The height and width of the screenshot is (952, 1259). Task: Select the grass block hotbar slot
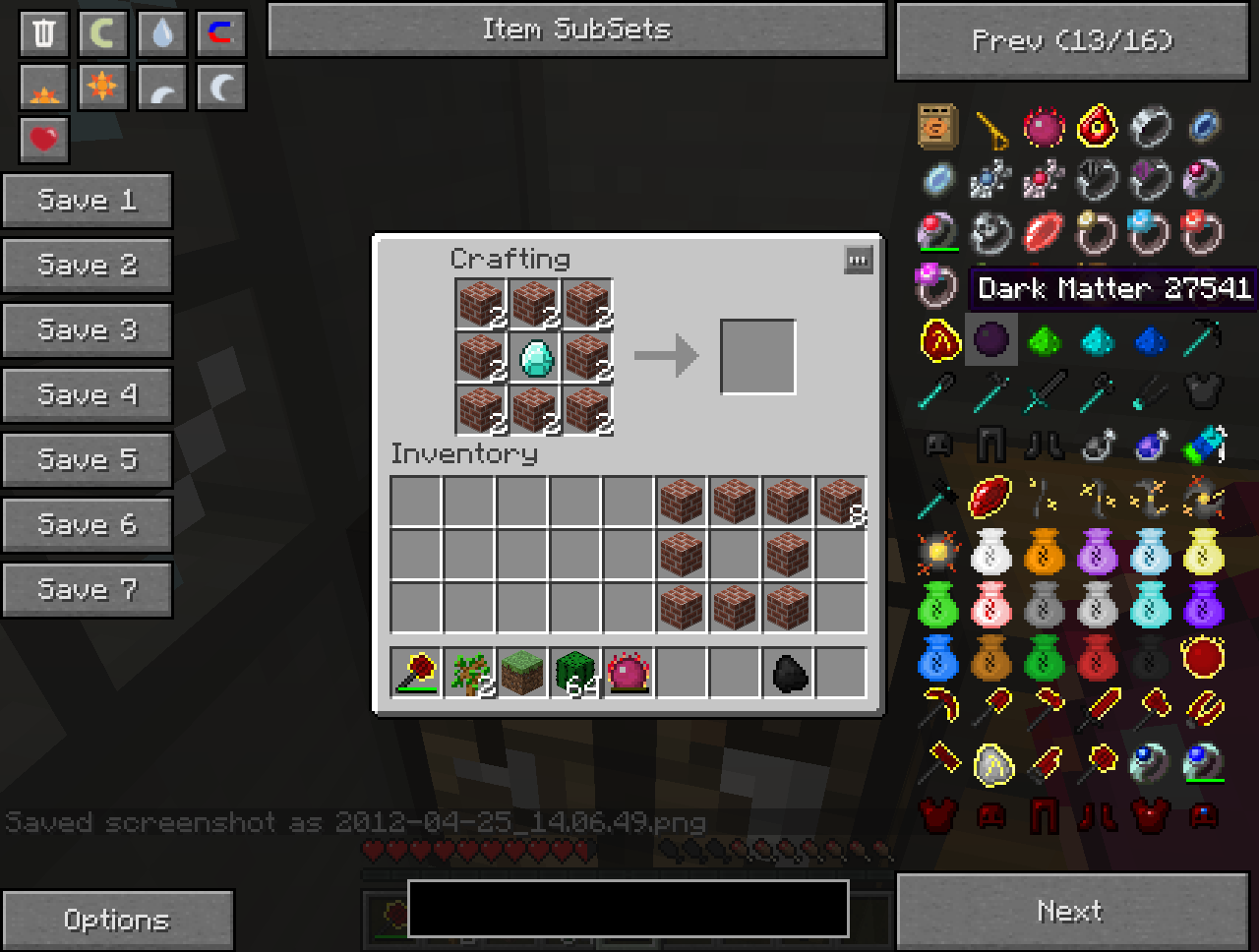[522, 673]
